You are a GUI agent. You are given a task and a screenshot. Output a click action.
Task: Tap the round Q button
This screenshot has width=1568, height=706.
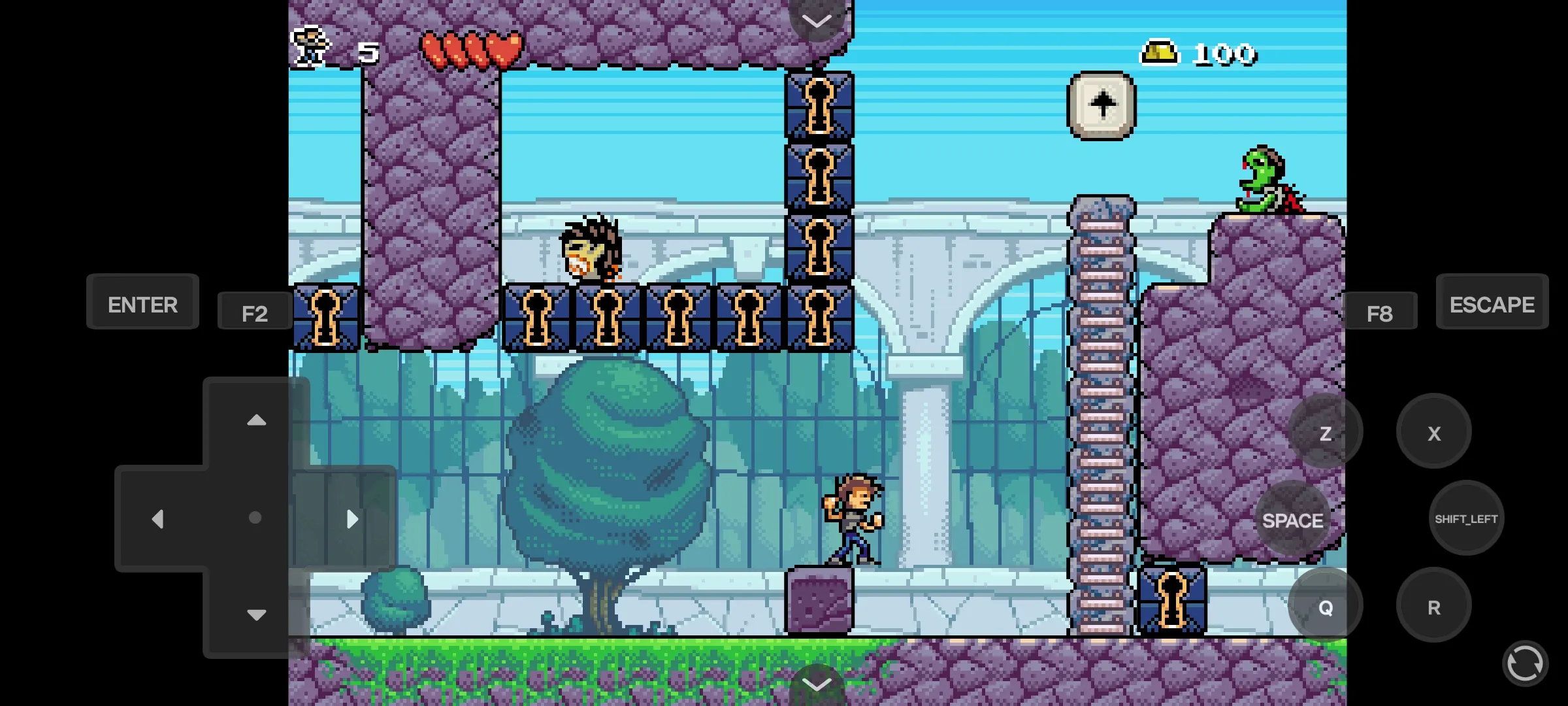coord(1325,607)
